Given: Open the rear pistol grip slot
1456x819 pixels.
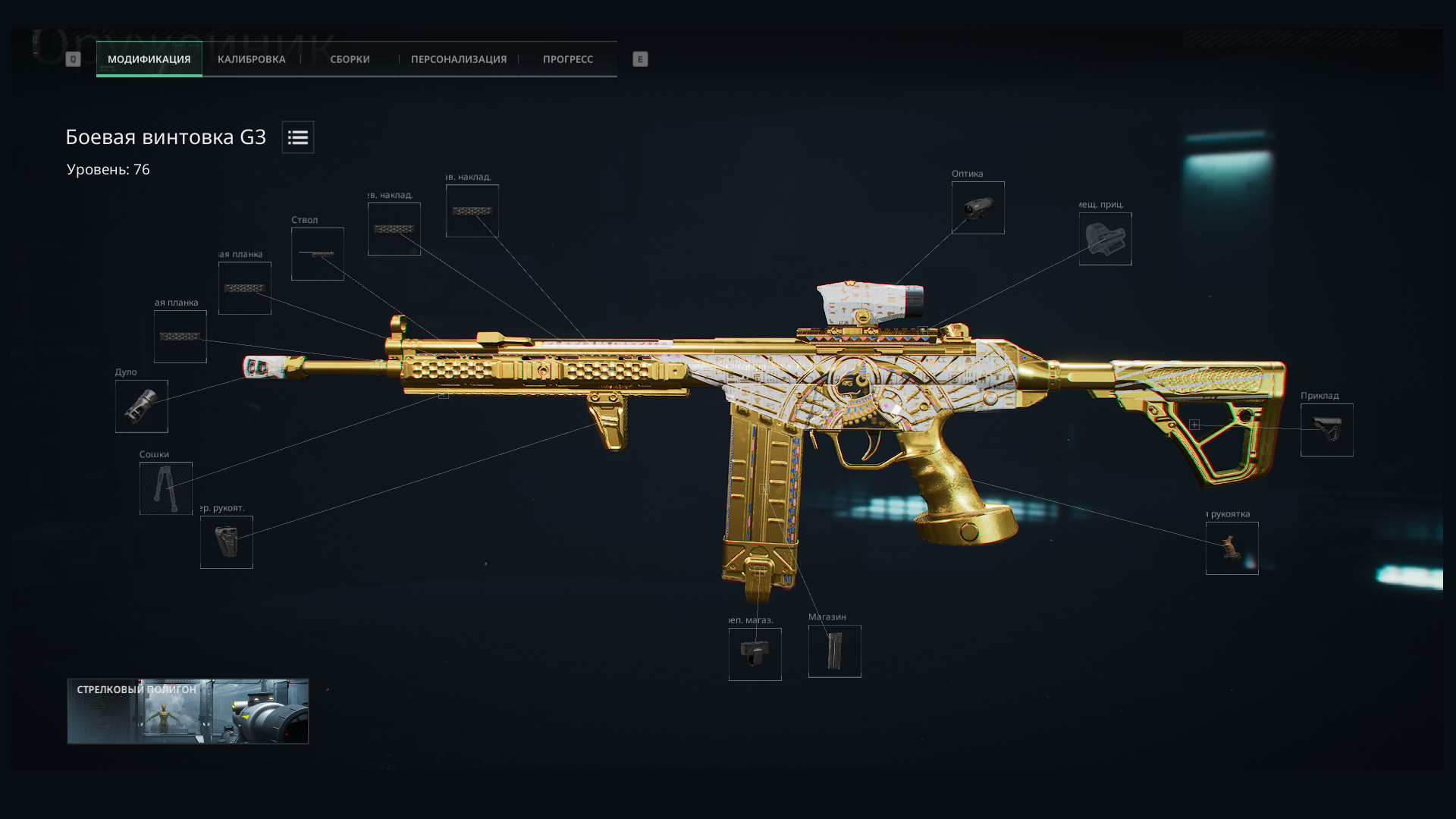Looking at the screenshot, I should (x=1232, y=548).
